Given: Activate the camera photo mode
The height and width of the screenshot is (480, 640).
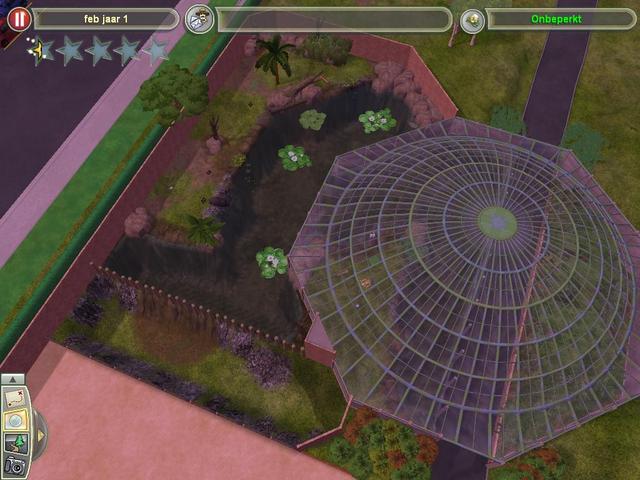Looking at the screenshot, I should tap(15, 465).
